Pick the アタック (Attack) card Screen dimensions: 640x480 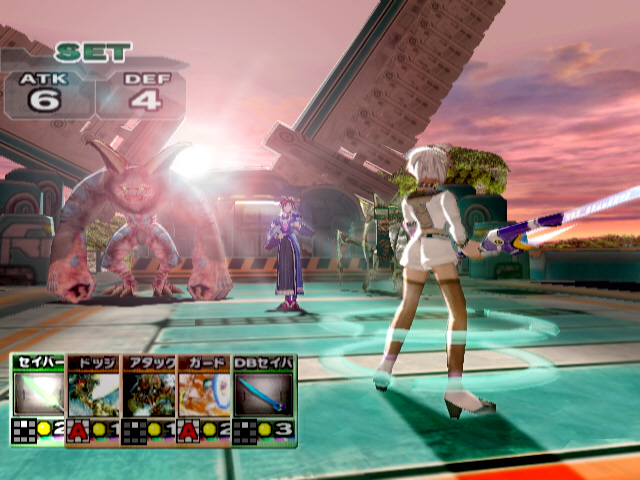pos(148,397)
